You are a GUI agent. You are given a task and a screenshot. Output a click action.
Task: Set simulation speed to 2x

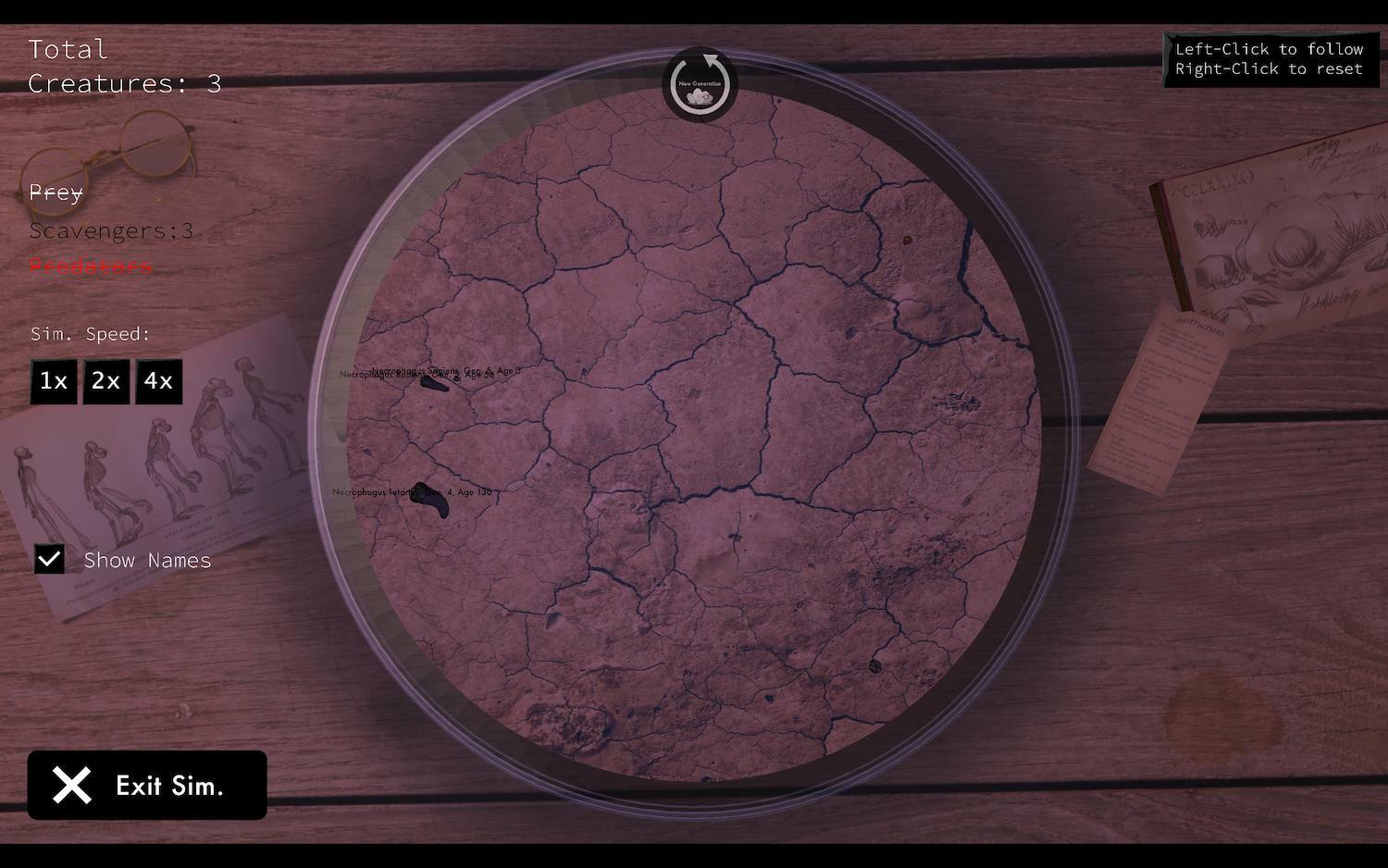pyautogui.click(x=105, y=381)
